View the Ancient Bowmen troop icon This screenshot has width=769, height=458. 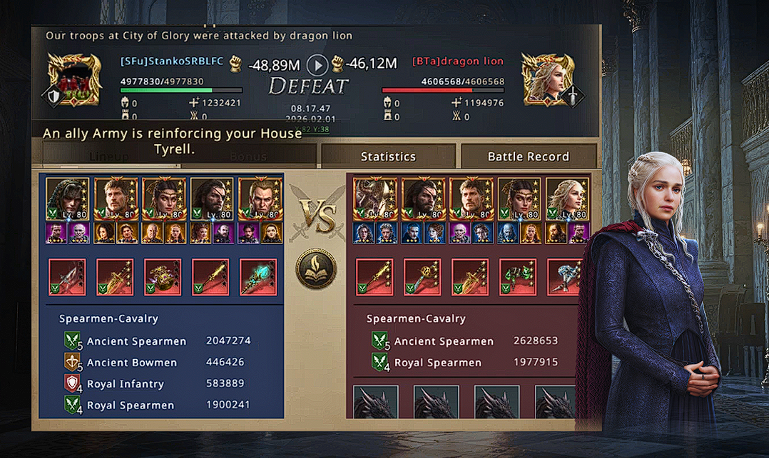71,362
